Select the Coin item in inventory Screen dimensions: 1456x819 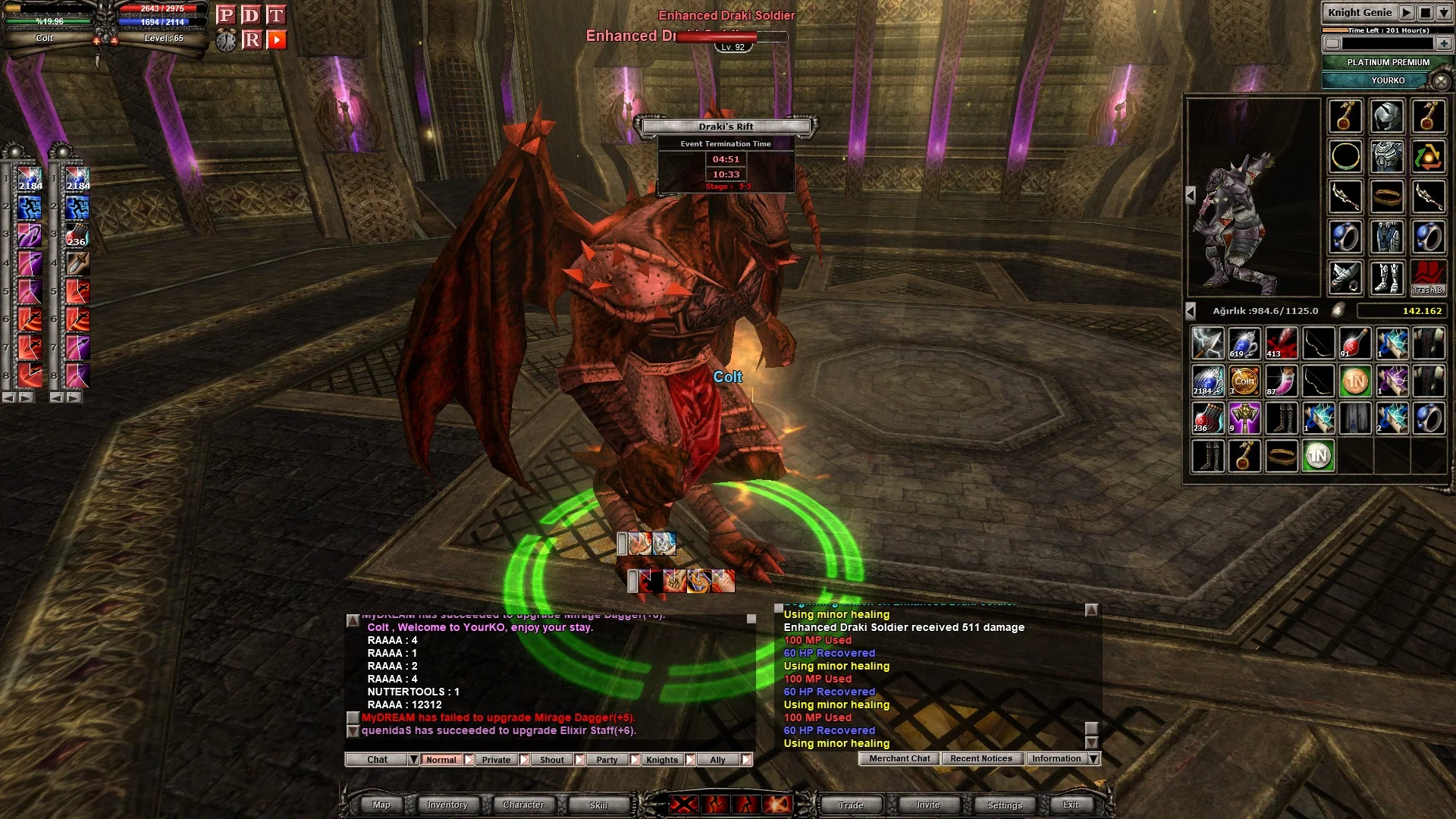coord(1244,381)
